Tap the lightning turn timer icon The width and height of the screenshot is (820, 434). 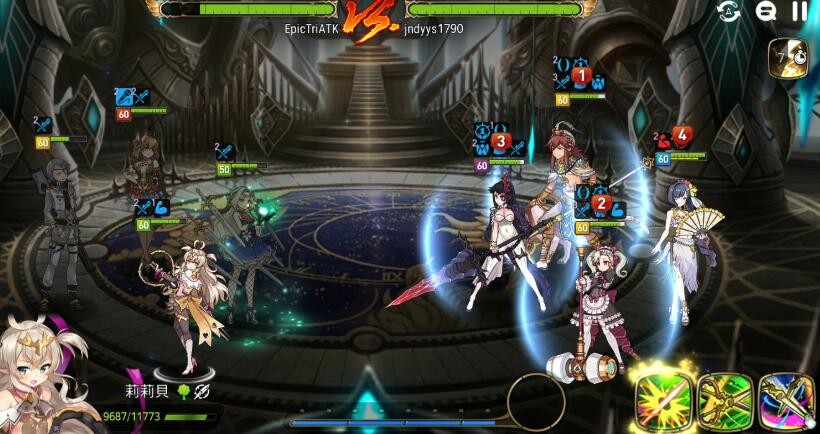(x=785, y=57)
